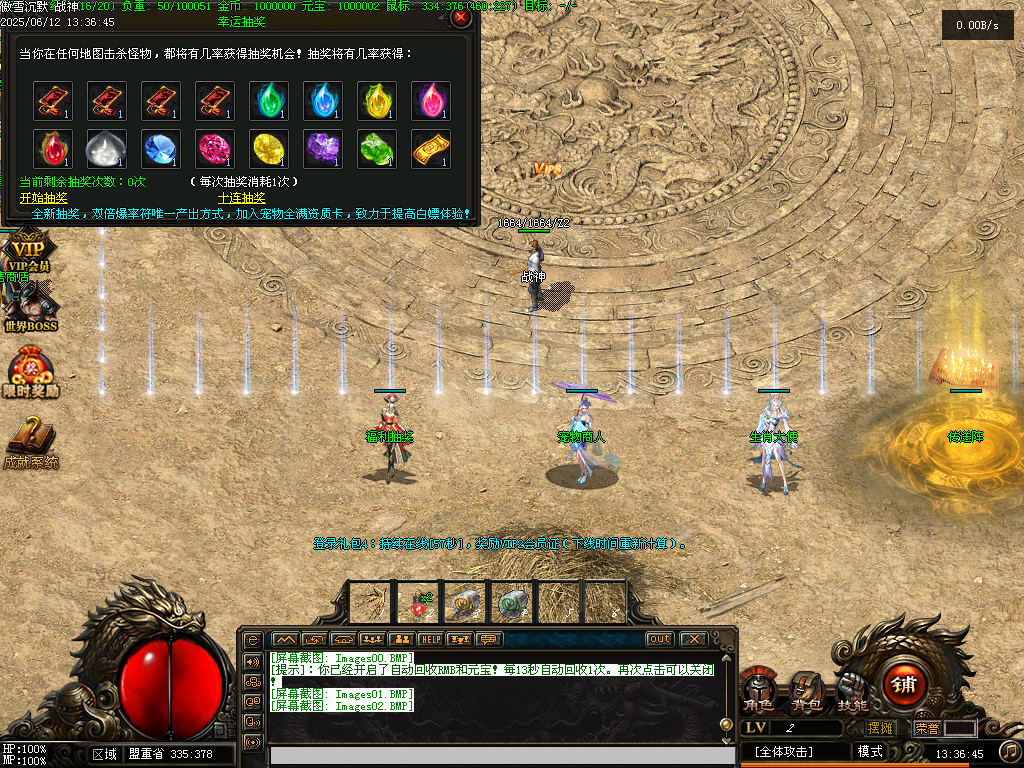The image size is (1024, 768).
Task: Toggle the 模式 attack mode button
Action: 870,752
